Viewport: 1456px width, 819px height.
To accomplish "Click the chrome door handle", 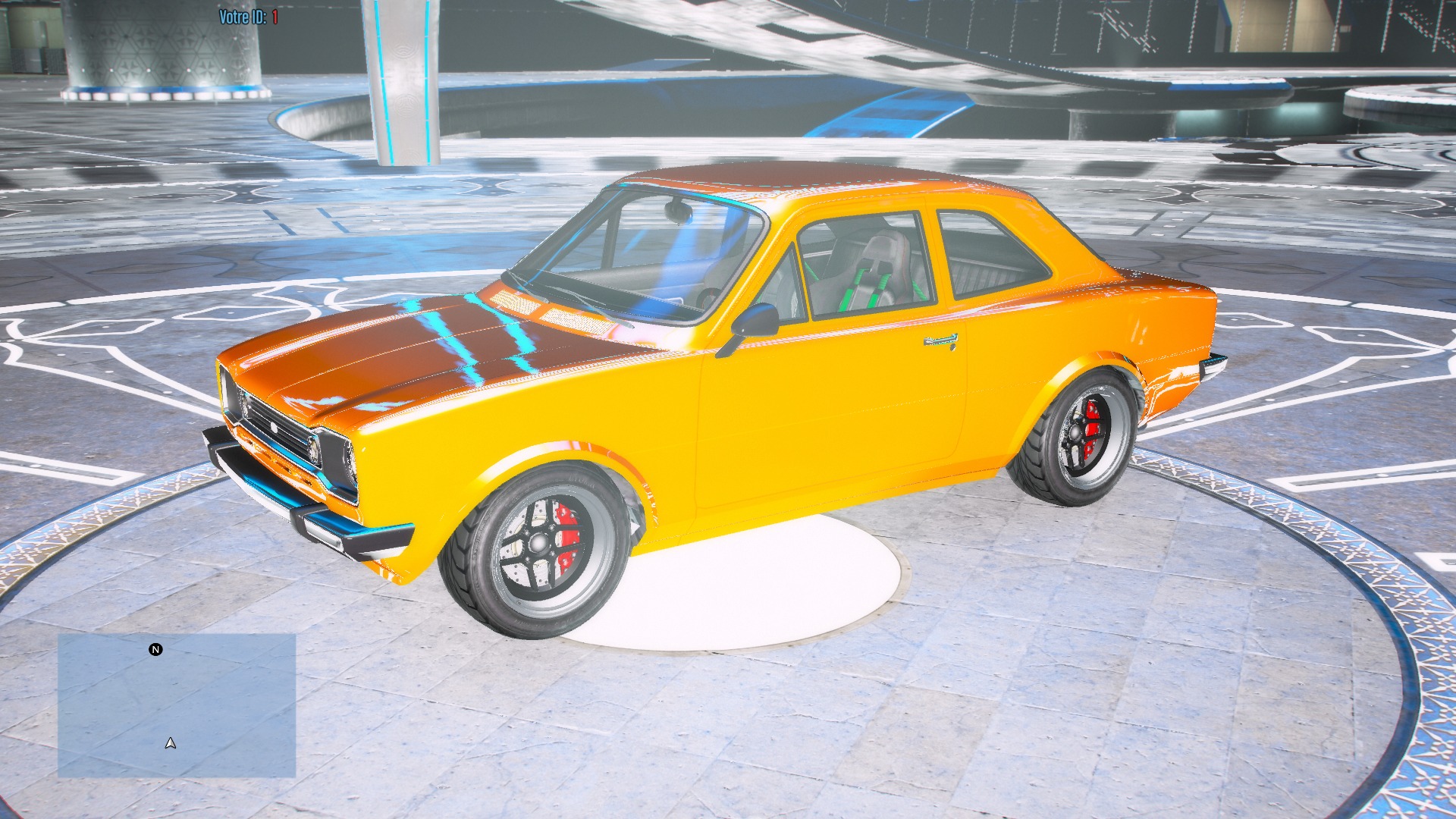I will click(x=940, y=342).
